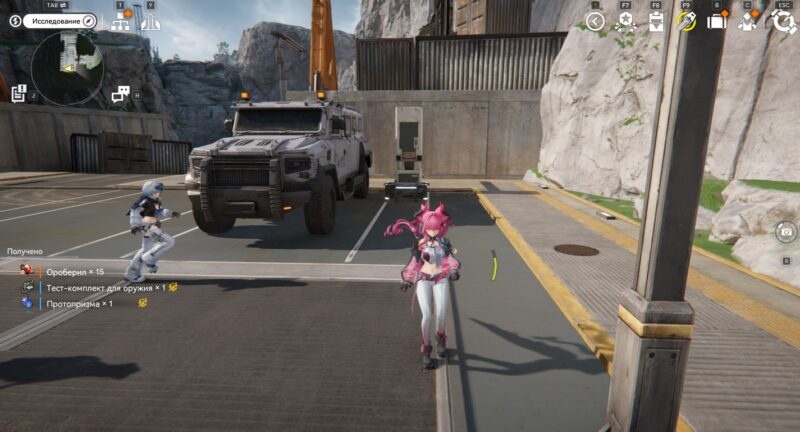Click the "Исследование" mode pill
800x432 pixels.
tap(56, 20)
